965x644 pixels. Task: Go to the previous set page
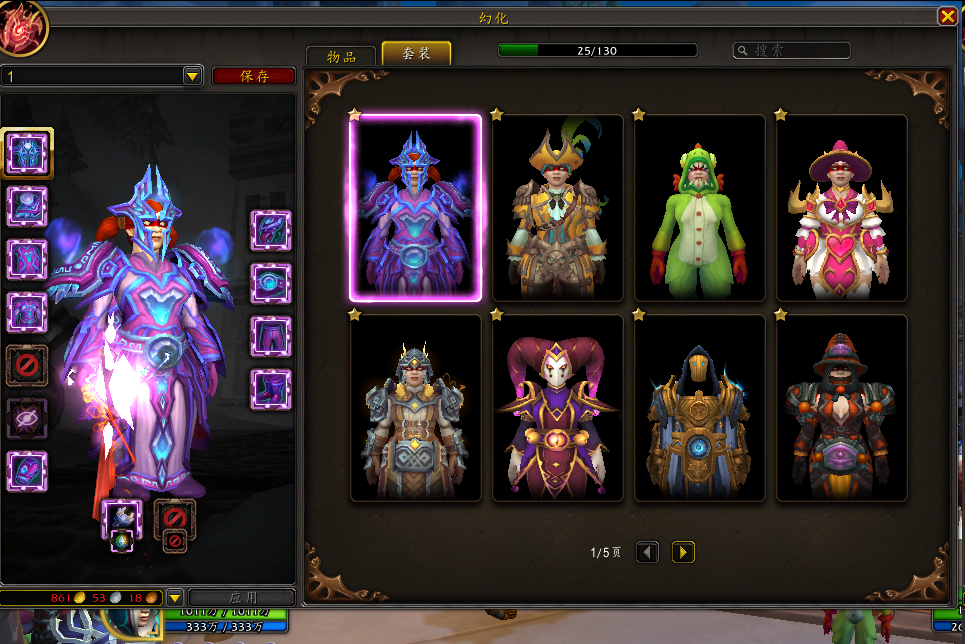[x=648, y=552]
